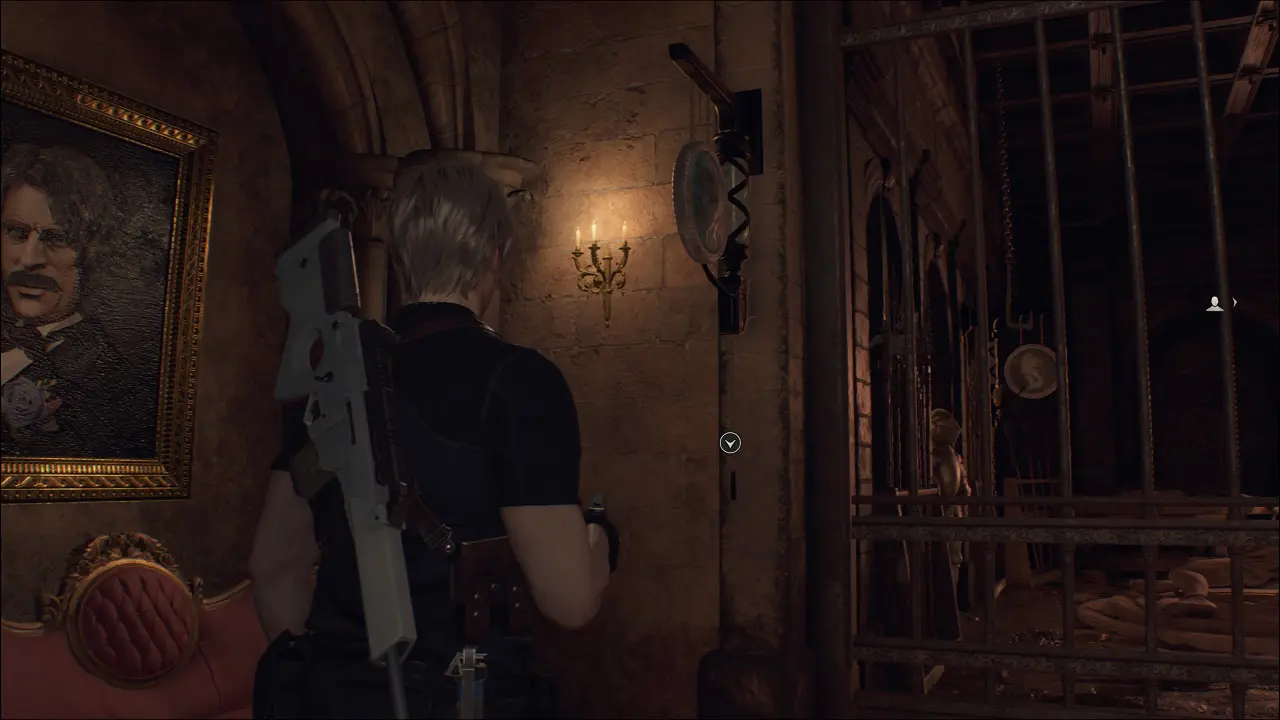The height and width of the screenshot is (720, 1280).
Task: Select the companion location indicator icon
Action: pyautogui.click(x=1215, y=303)
